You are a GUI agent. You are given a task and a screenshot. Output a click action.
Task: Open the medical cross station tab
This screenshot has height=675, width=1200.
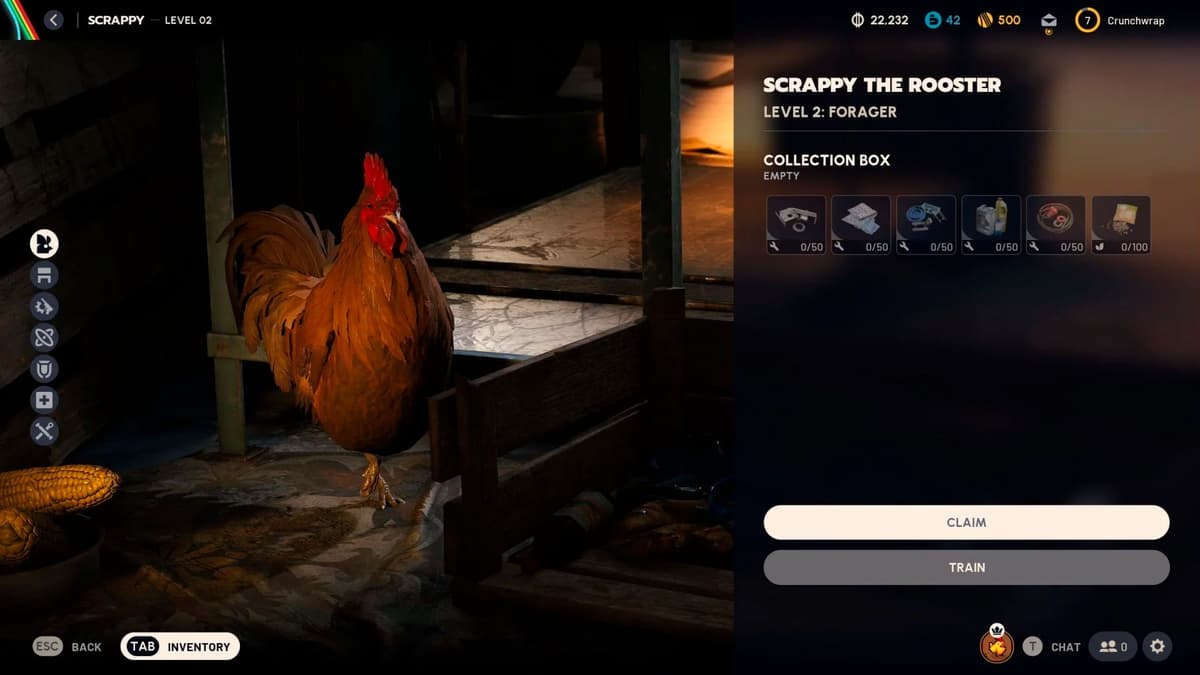tap(44, 400)
